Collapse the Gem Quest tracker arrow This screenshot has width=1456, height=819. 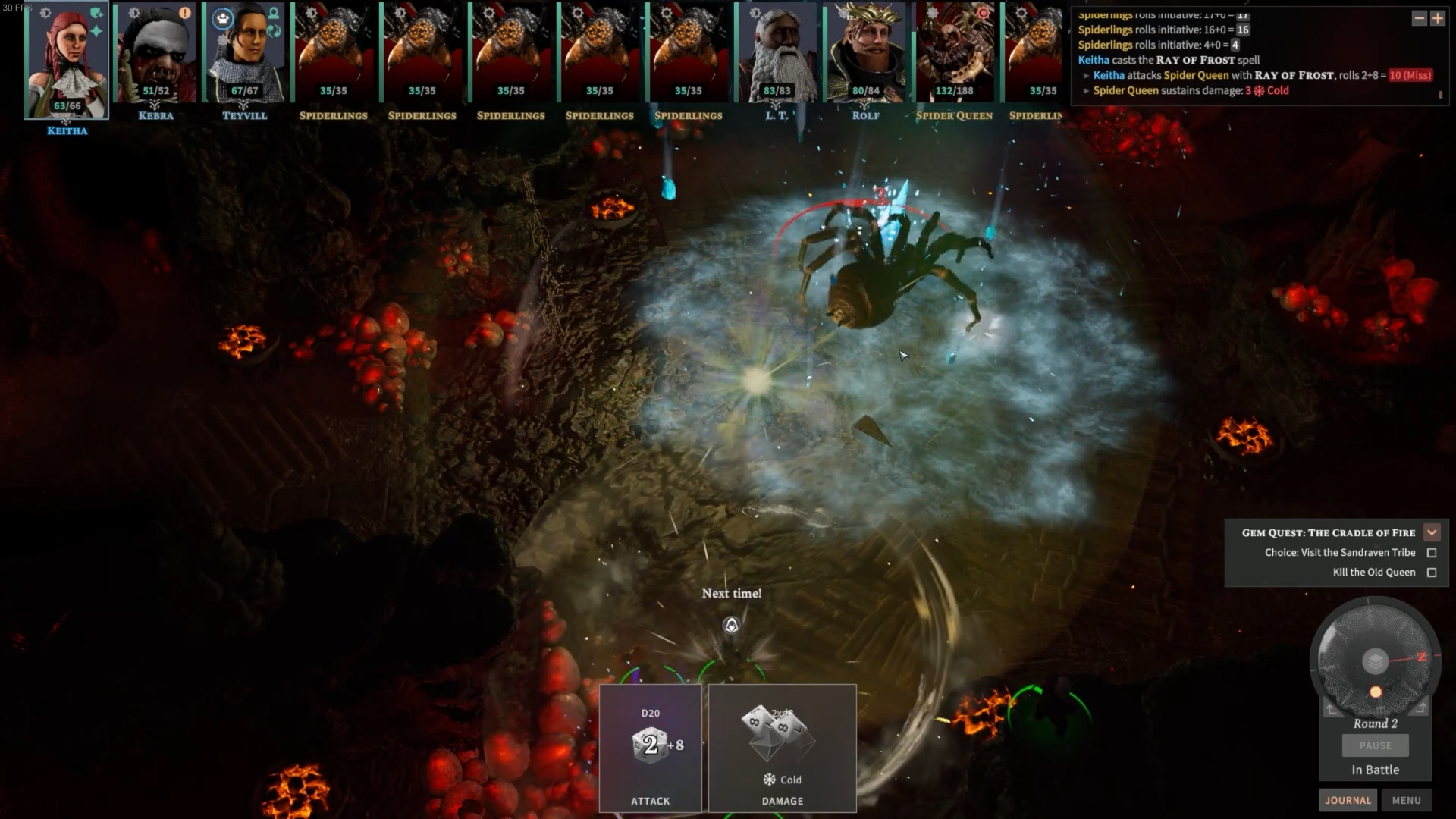[1432, 532]
